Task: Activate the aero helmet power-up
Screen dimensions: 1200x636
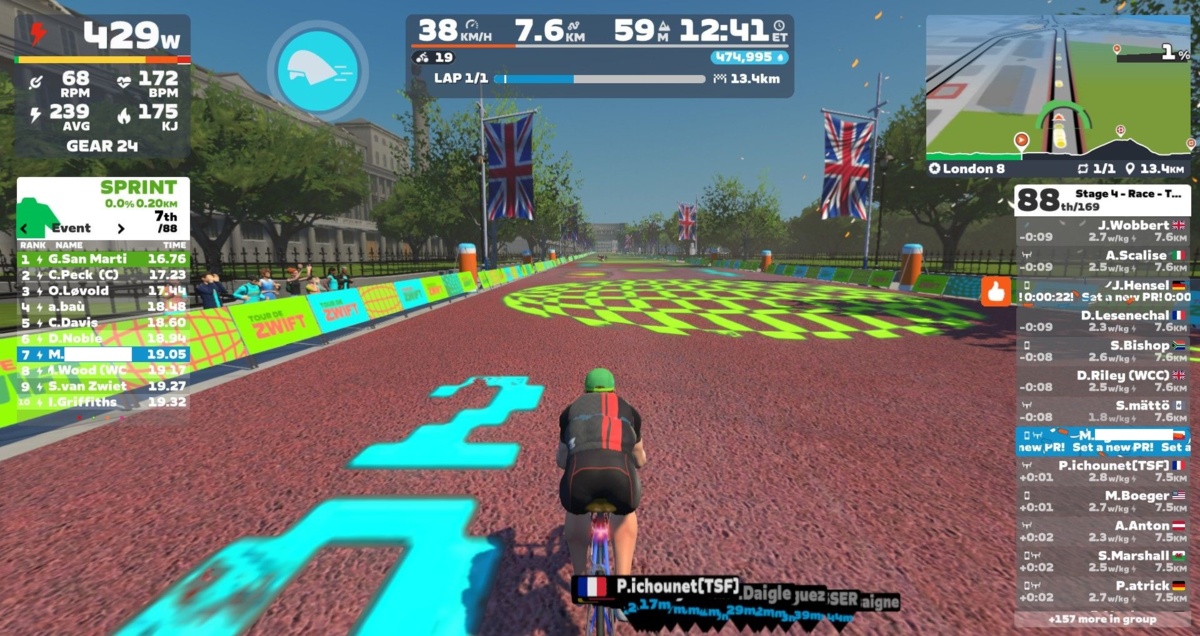Action: point(317,71)
